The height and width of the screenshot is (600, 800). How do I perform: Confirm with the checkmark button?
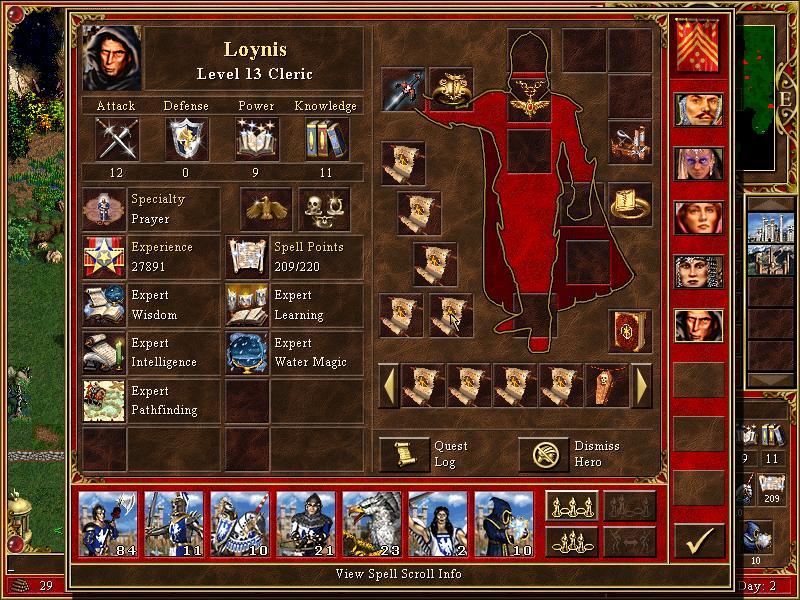tap(699, 542)
